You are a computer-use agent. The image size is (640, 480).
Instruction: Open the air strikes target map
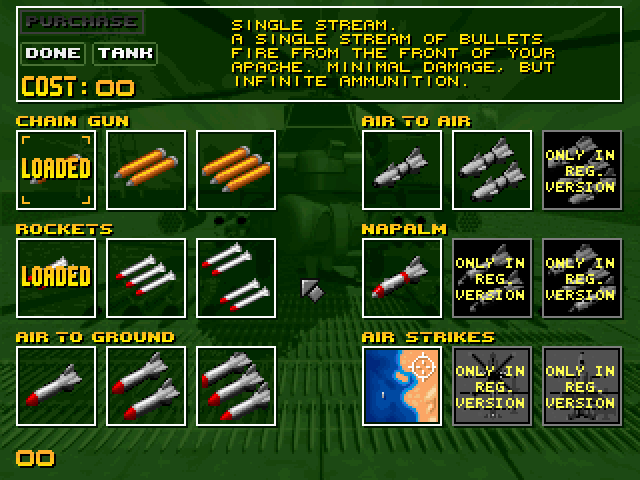(401, 386)
